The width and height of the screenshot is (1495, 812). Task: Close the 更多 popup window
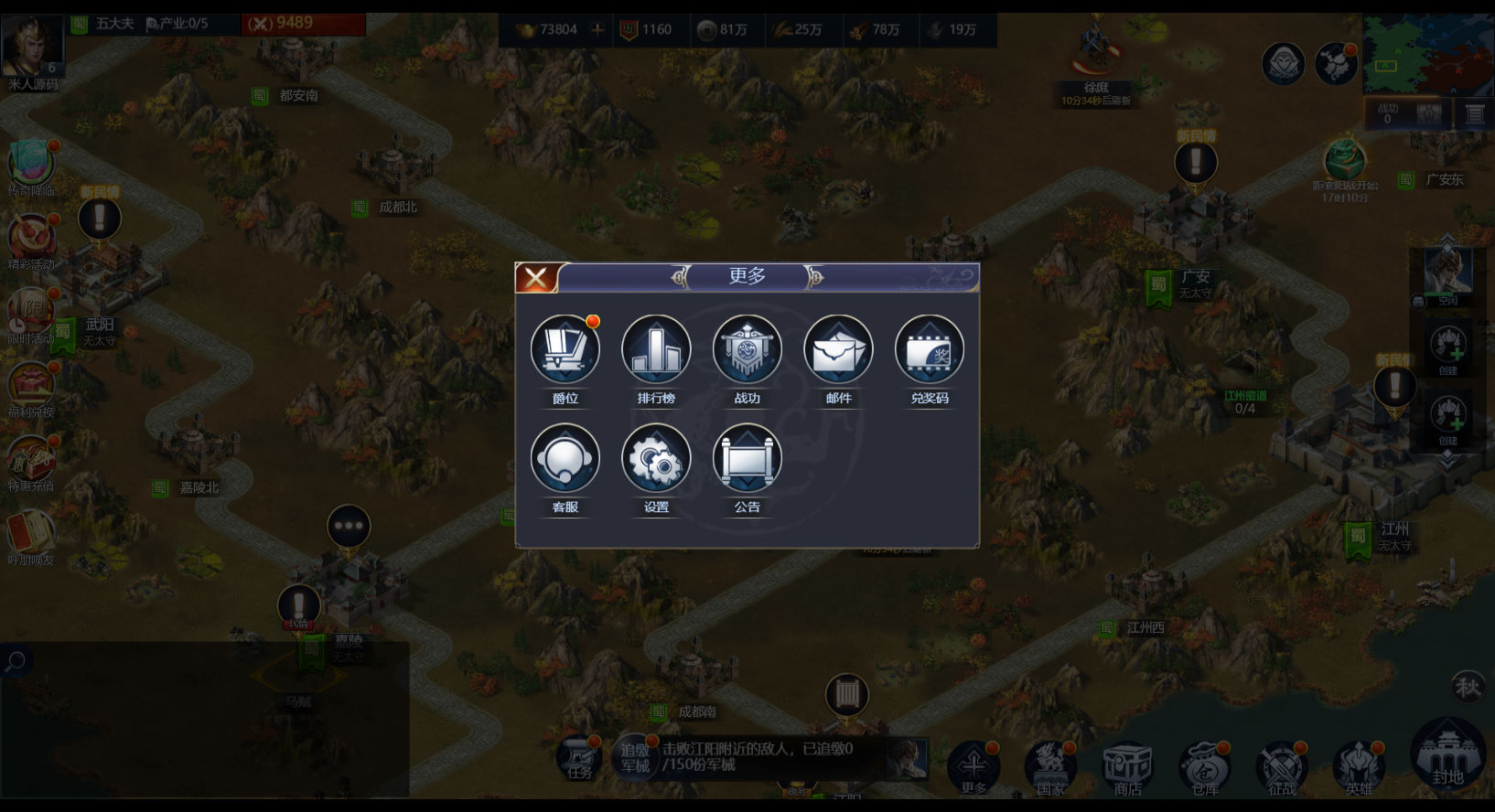point(536,278)
